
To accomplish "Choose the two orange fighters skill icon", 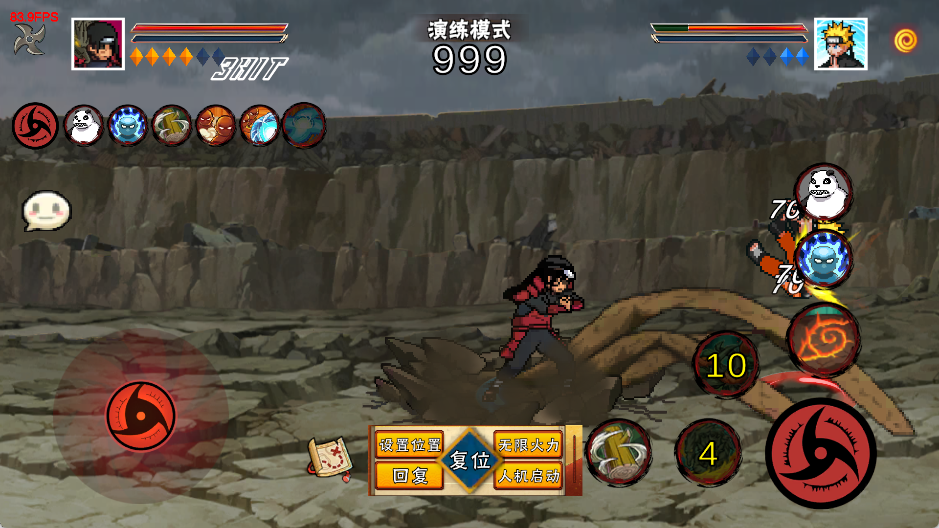I will tap(215, 126).
